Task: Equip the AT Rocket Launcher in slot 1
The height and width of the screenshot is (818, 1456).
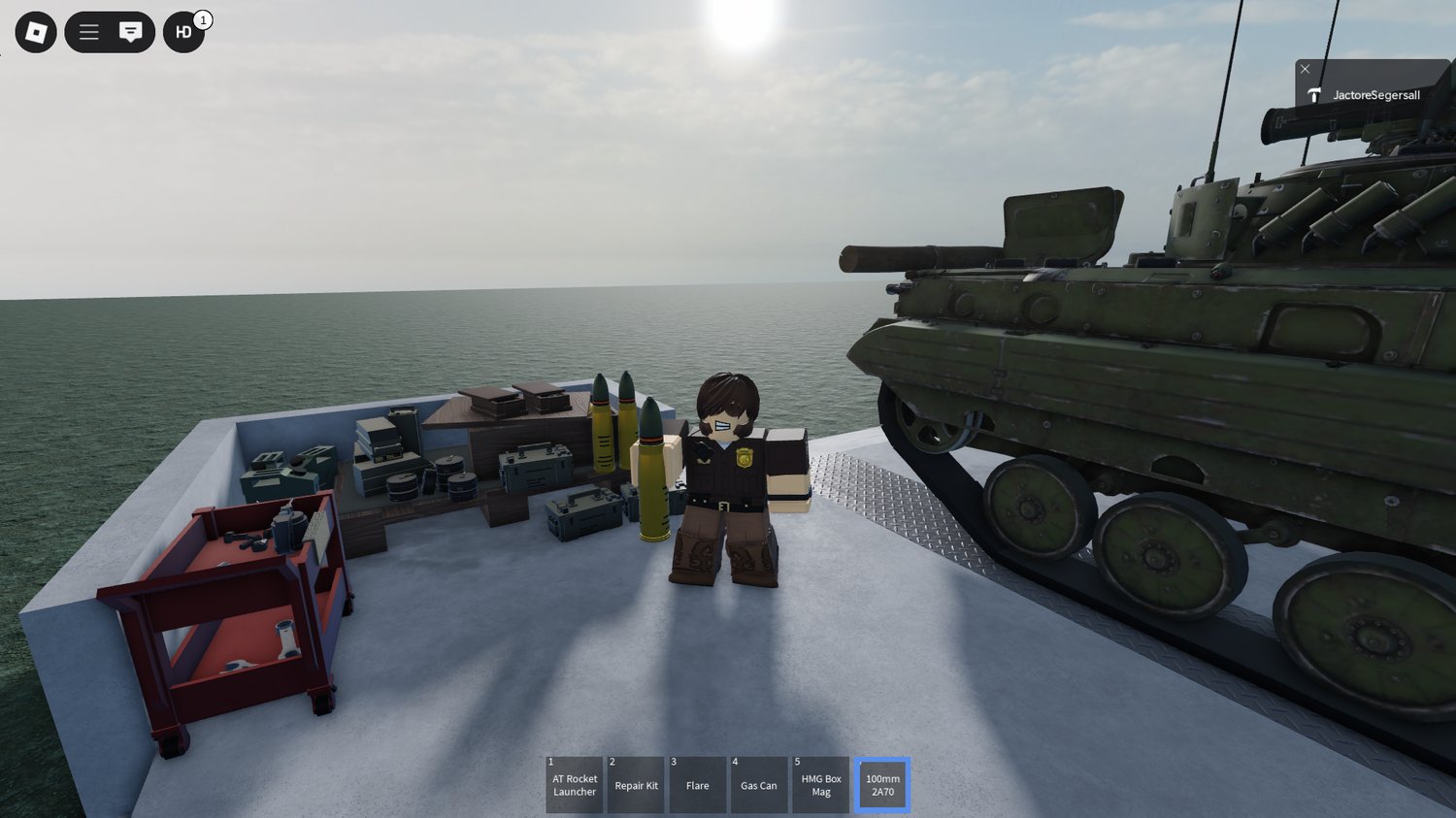Action: pyautogui.click(x=575, y=784)
